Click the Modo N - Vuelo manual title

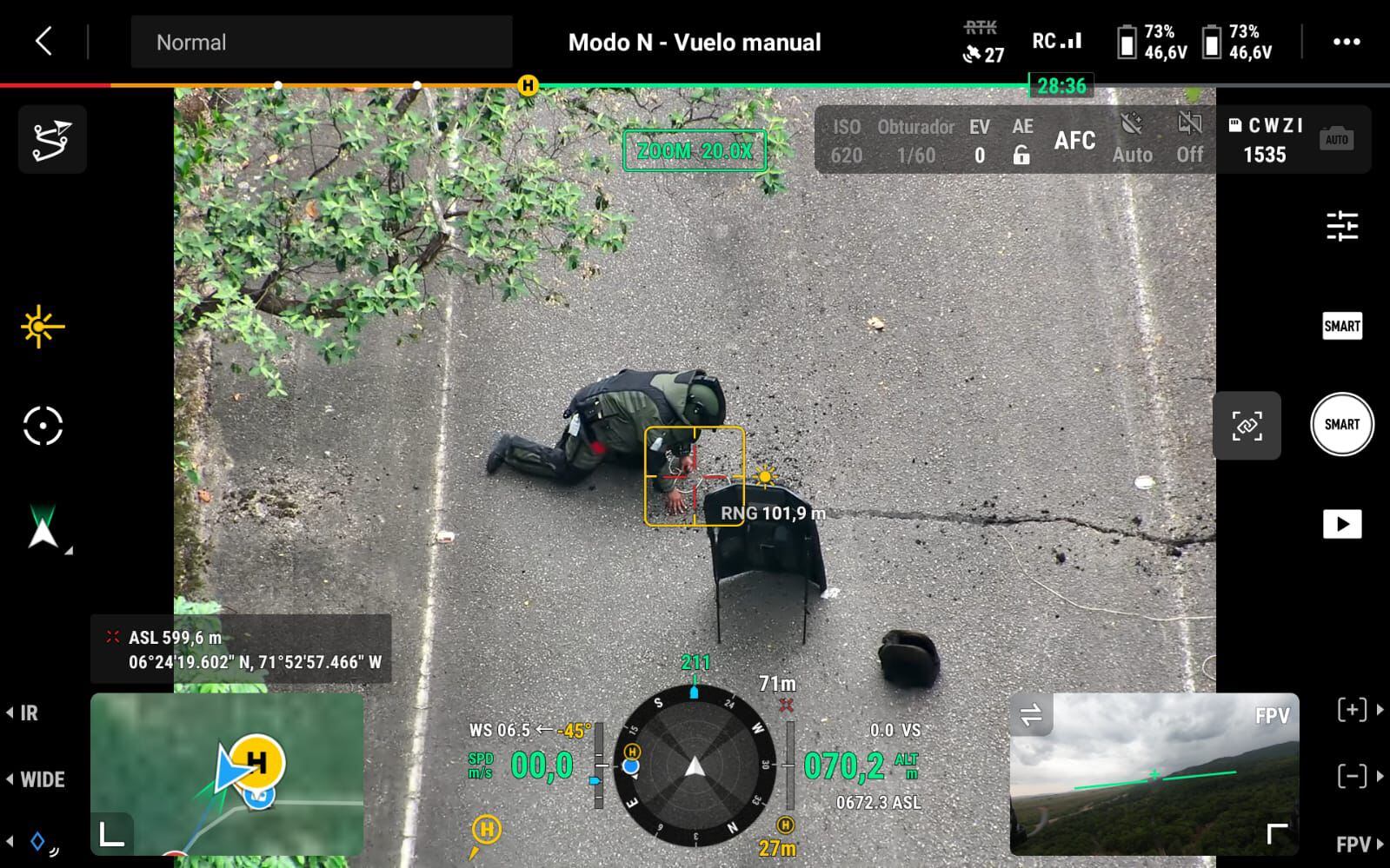[695, 42]
